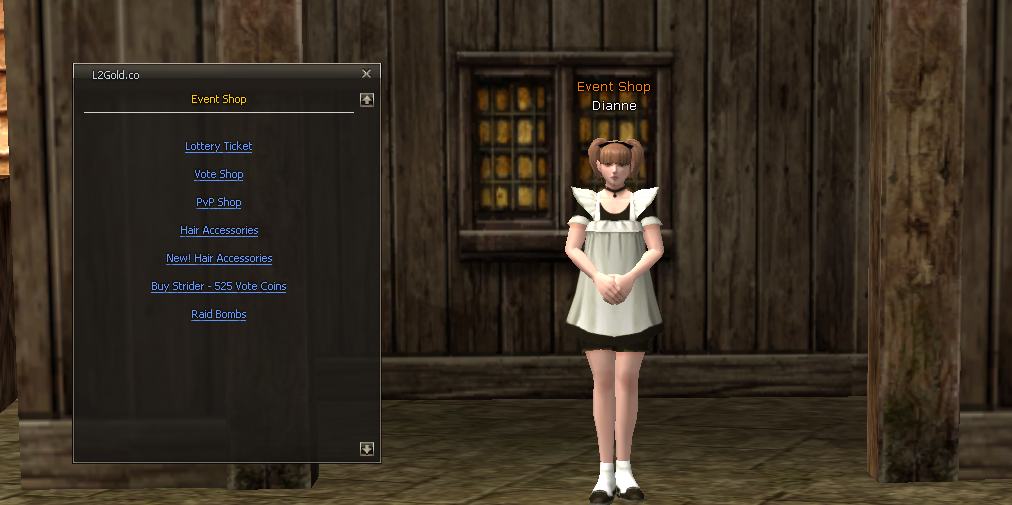The height and width of the screenshot is (505, 1012).
Task: Open the Lottery Ticket link
Action: (x=218, y=146)
